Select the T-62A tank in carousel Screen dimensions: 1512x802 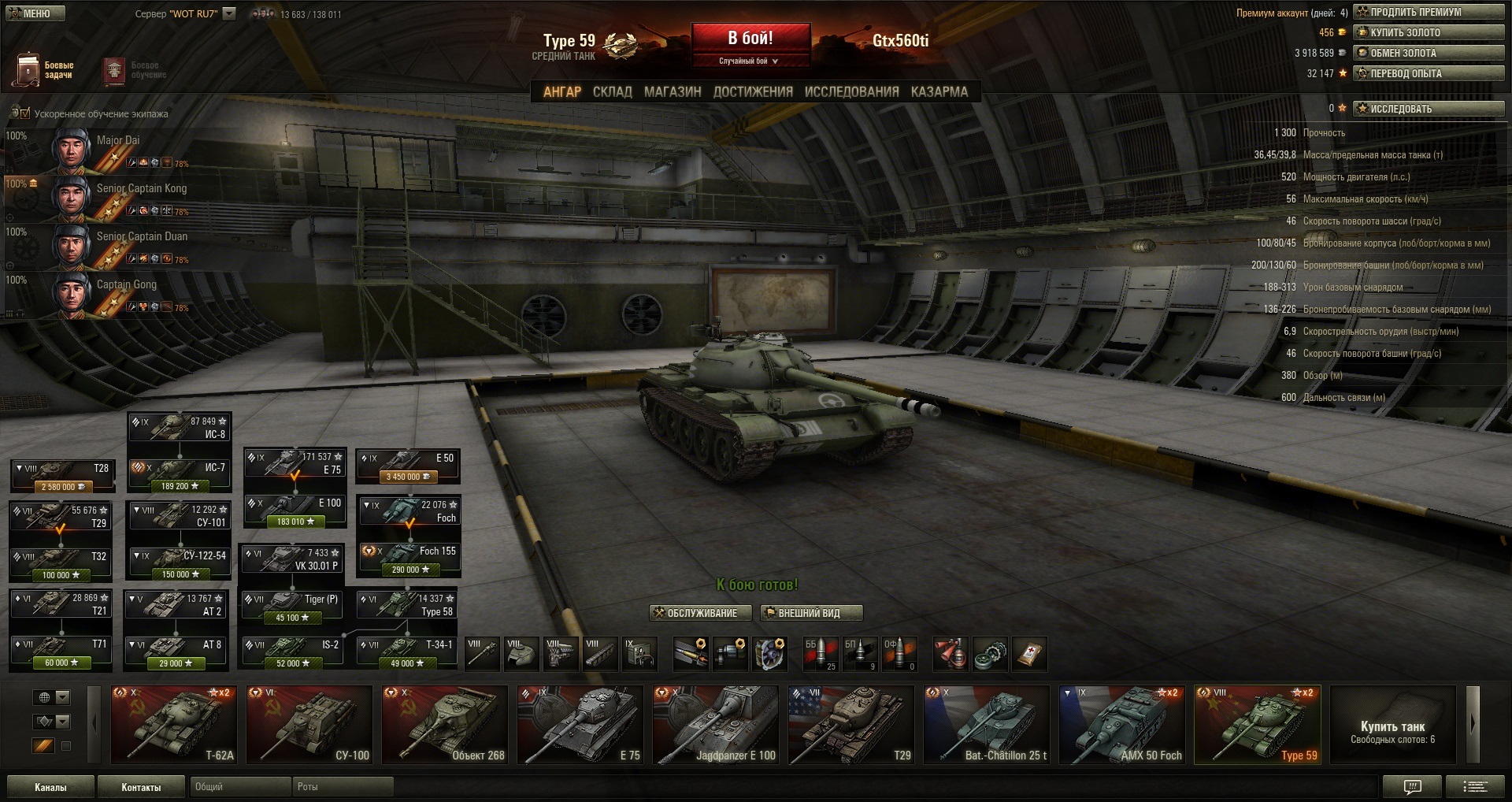tap(173, 725)
